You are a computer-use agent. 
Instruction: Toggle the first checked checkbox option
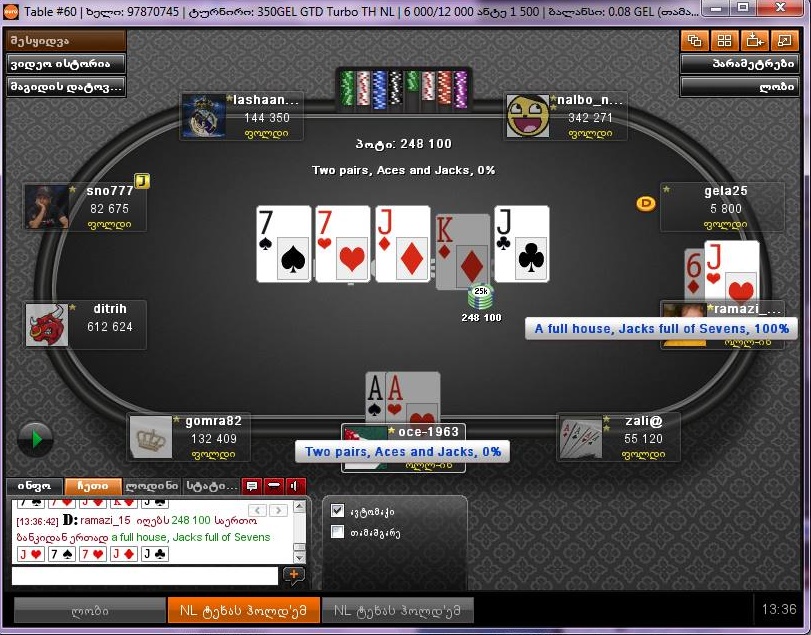[x=337, y=511]
